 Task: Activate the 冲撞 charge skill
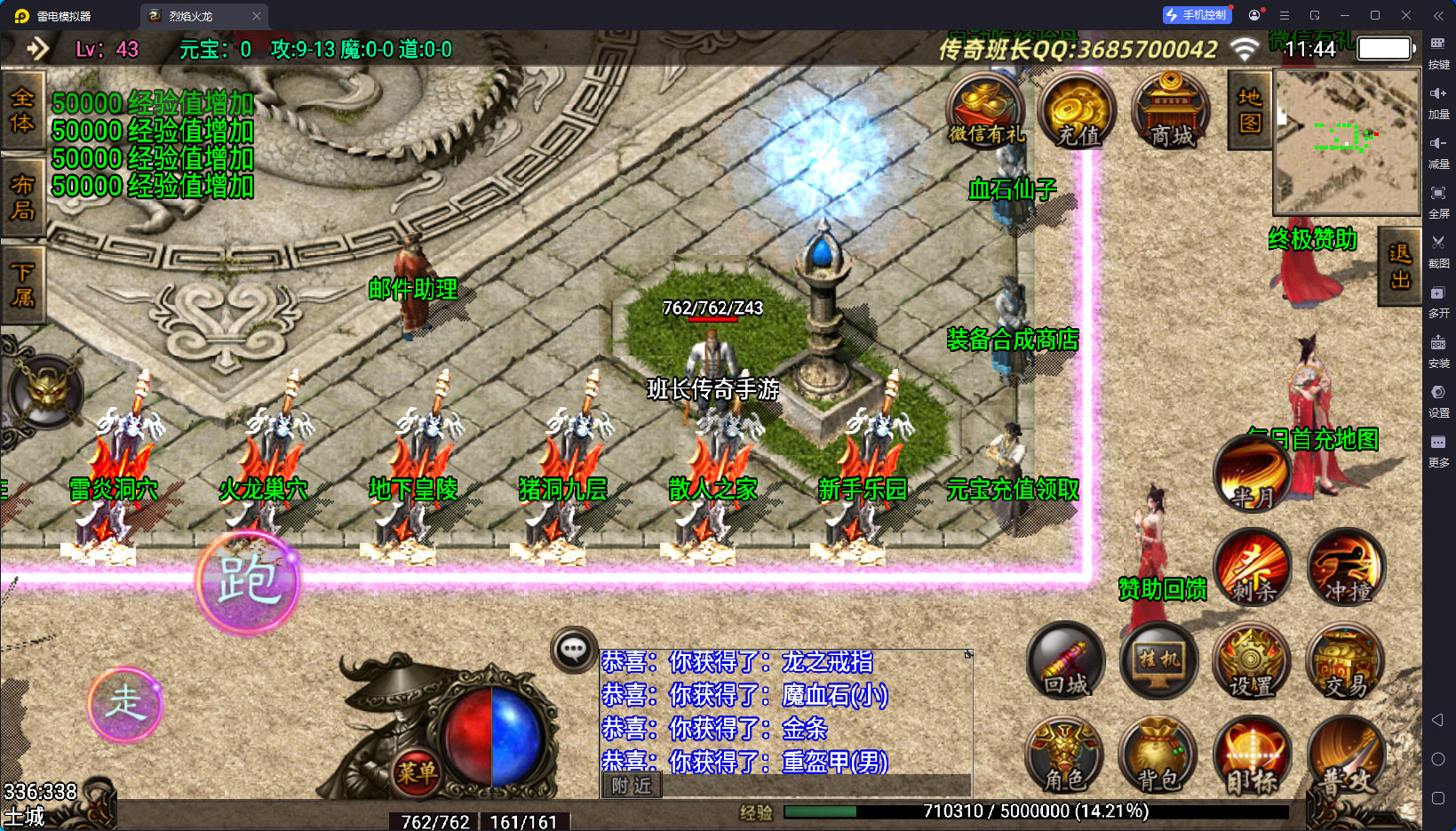[1346, 567]
